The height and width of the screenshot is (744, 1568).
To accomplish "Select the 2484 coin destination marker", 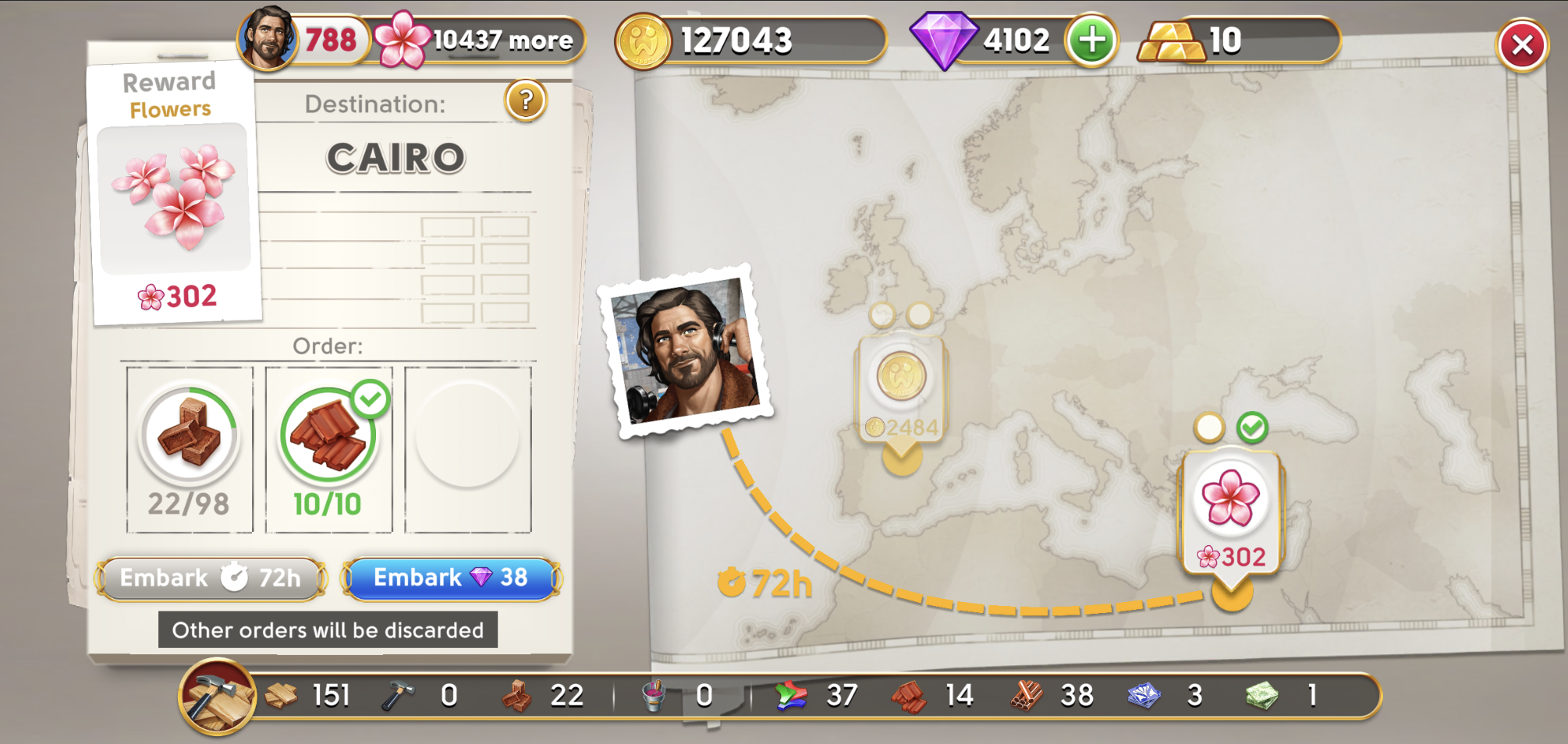I will pyautogui.click(x=902, y=390).
